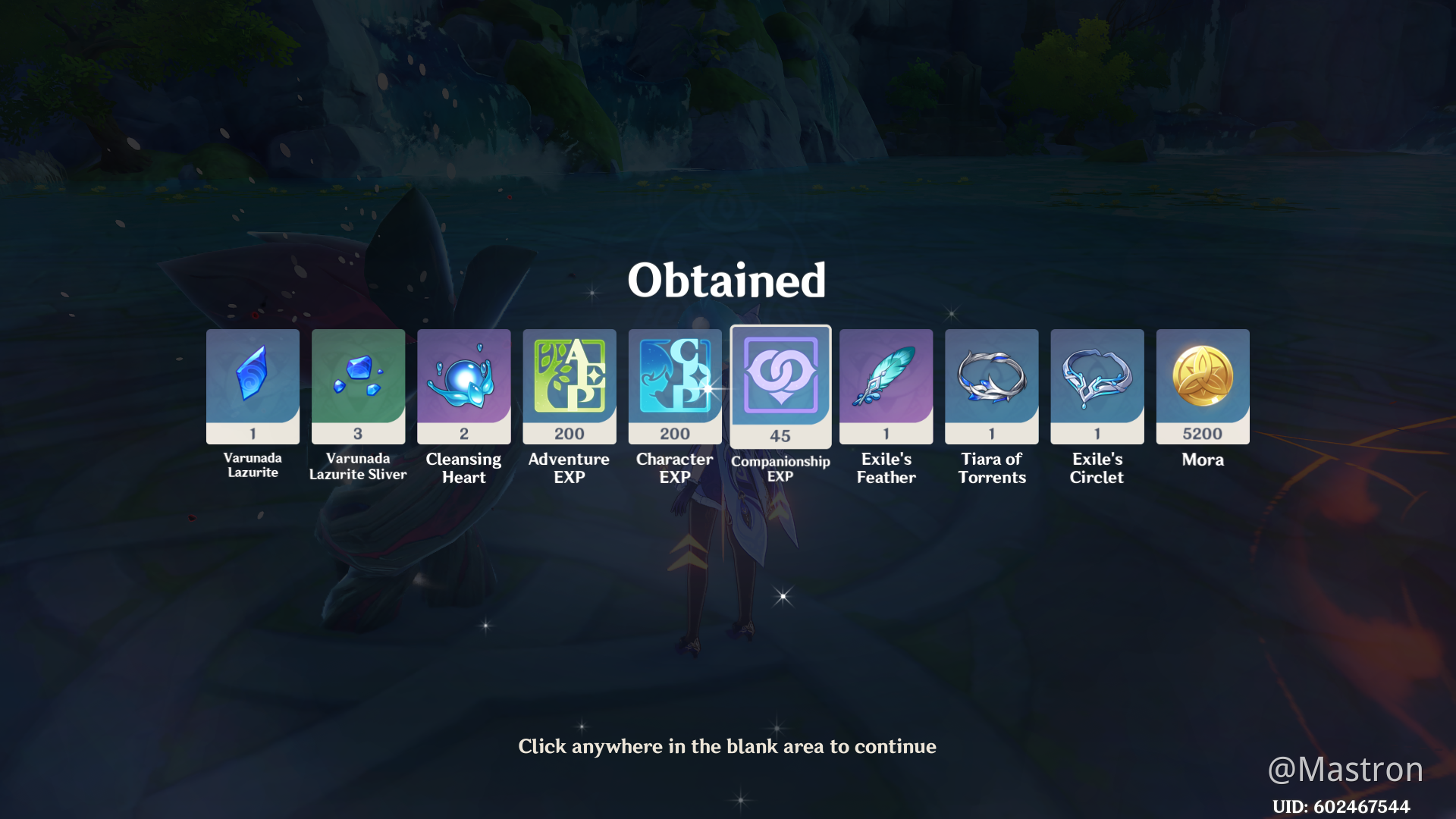Click the Adventure EXP reward
The width and height of the screenshot is (1456, 819).
[569, 385]
